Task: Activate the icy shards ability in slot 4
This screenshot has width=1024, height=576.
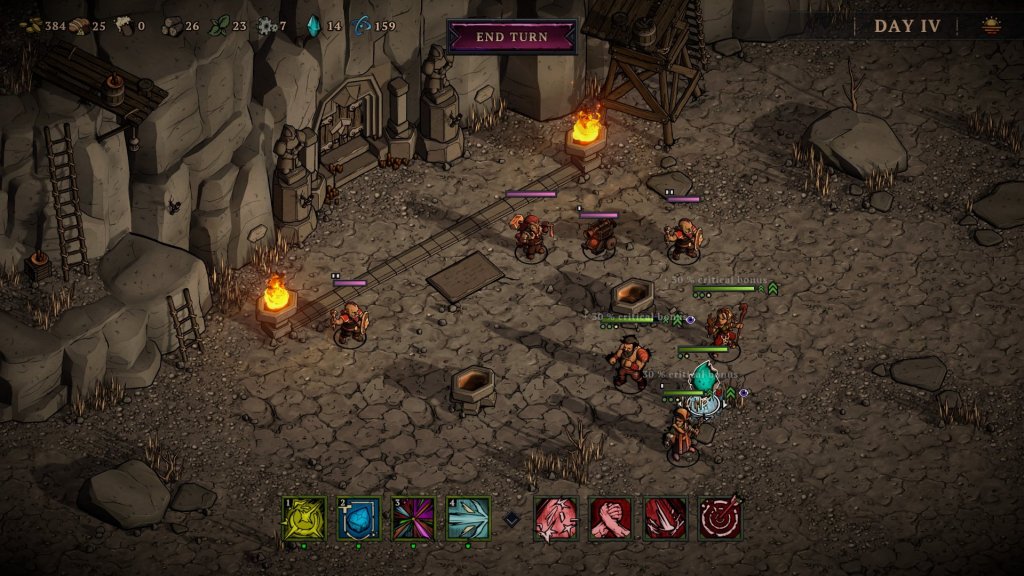Action: (x=468, y=519)
